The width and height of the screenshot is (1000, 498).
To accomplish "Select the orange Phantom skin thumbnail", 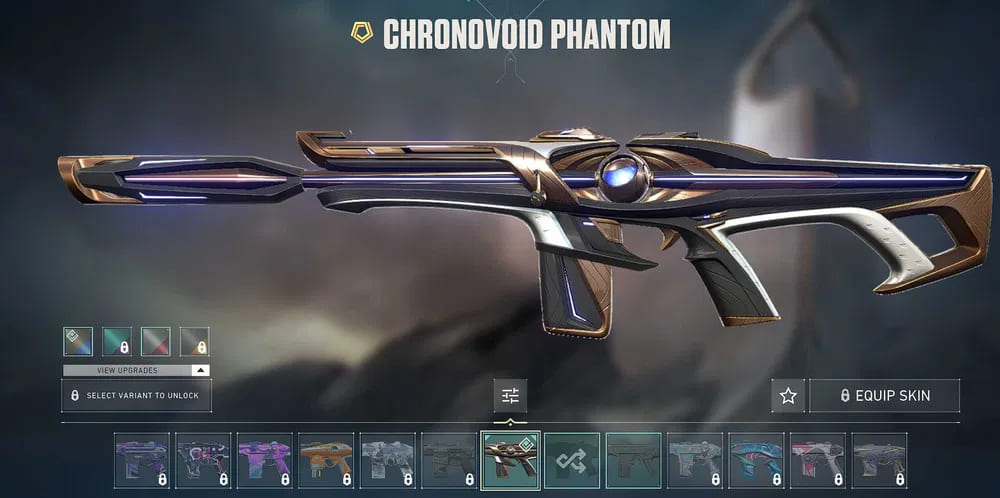I will pyautogui.click(x=326, y=460).
